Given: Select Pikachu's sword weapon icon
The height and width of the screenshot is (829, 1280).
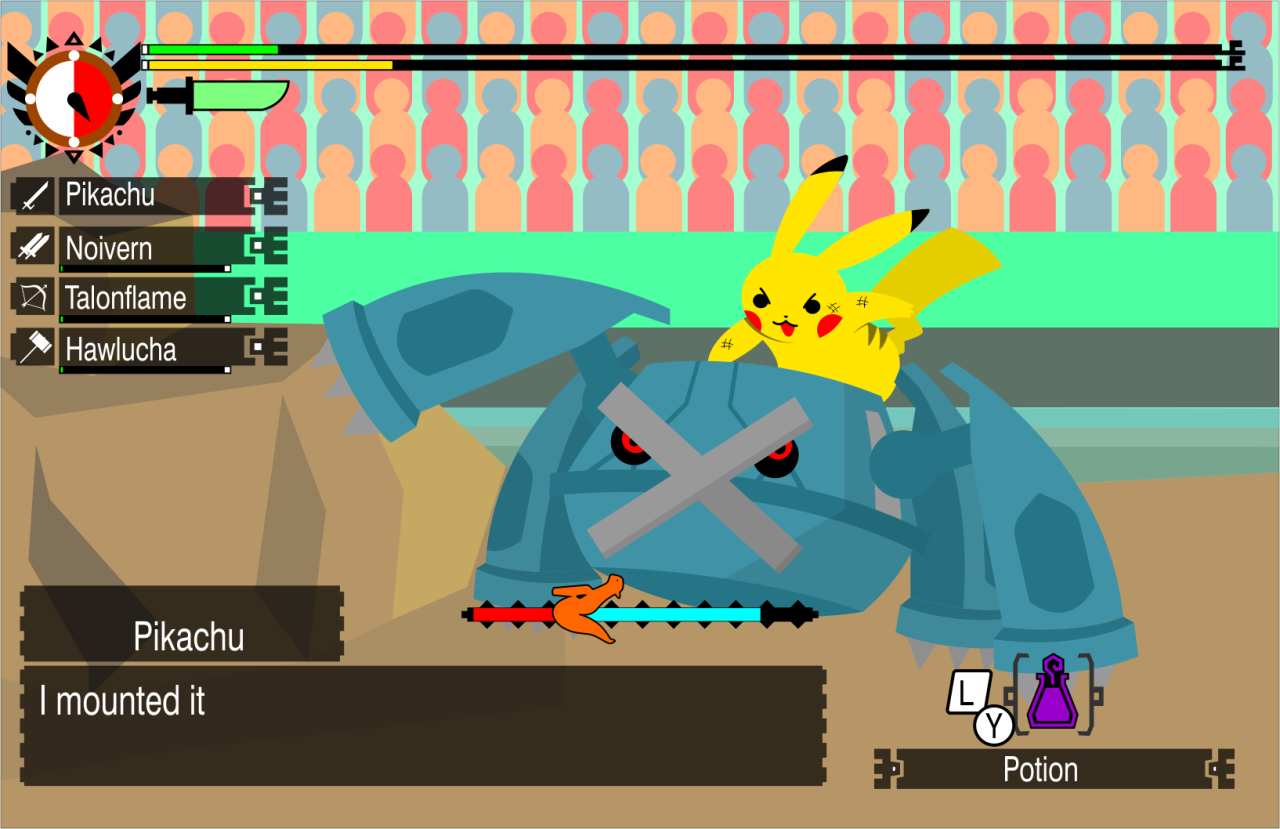Looking at the screenshot, I should point(33,195).
